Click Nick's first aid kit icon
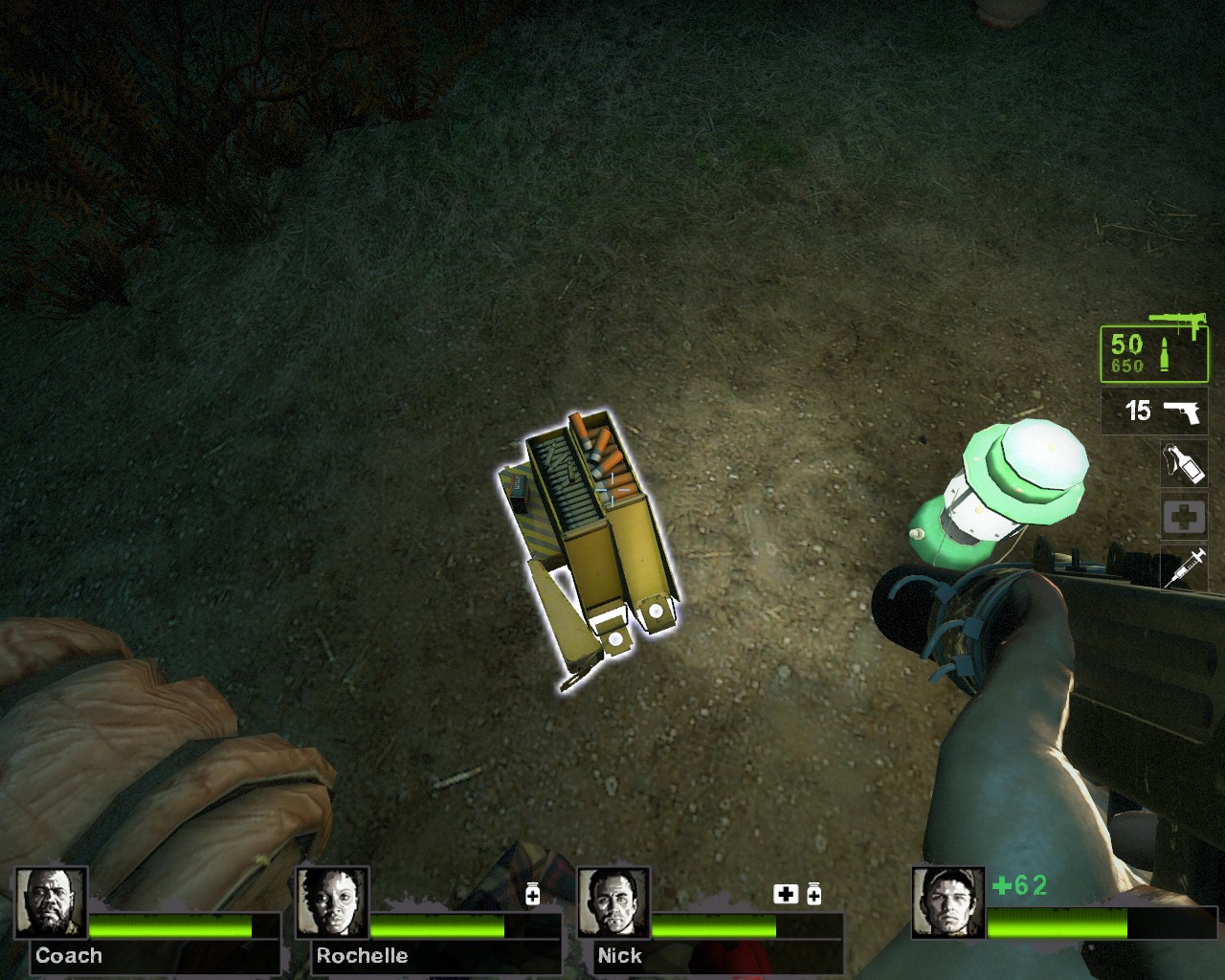Image resolution: width=1225 pixels, height=980 pixels. 786,894
